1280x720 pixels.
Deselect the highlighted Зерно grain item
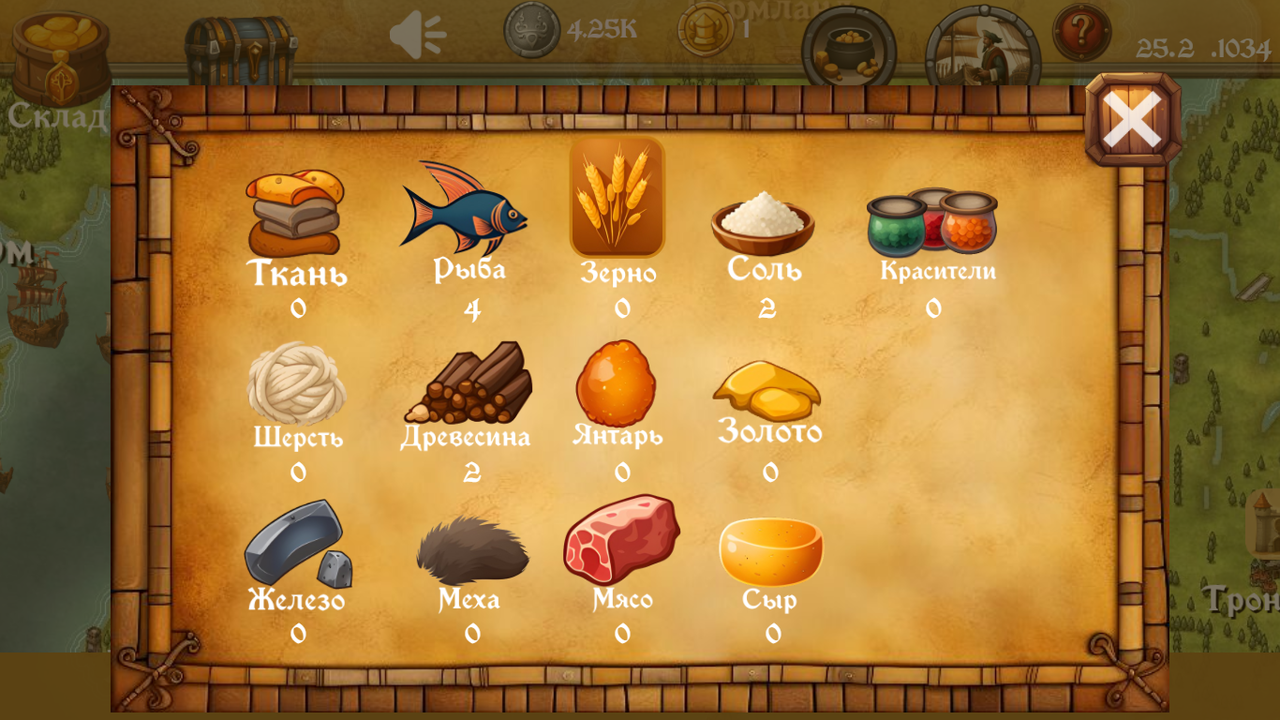pyautogui.click(x=616, y=198)
